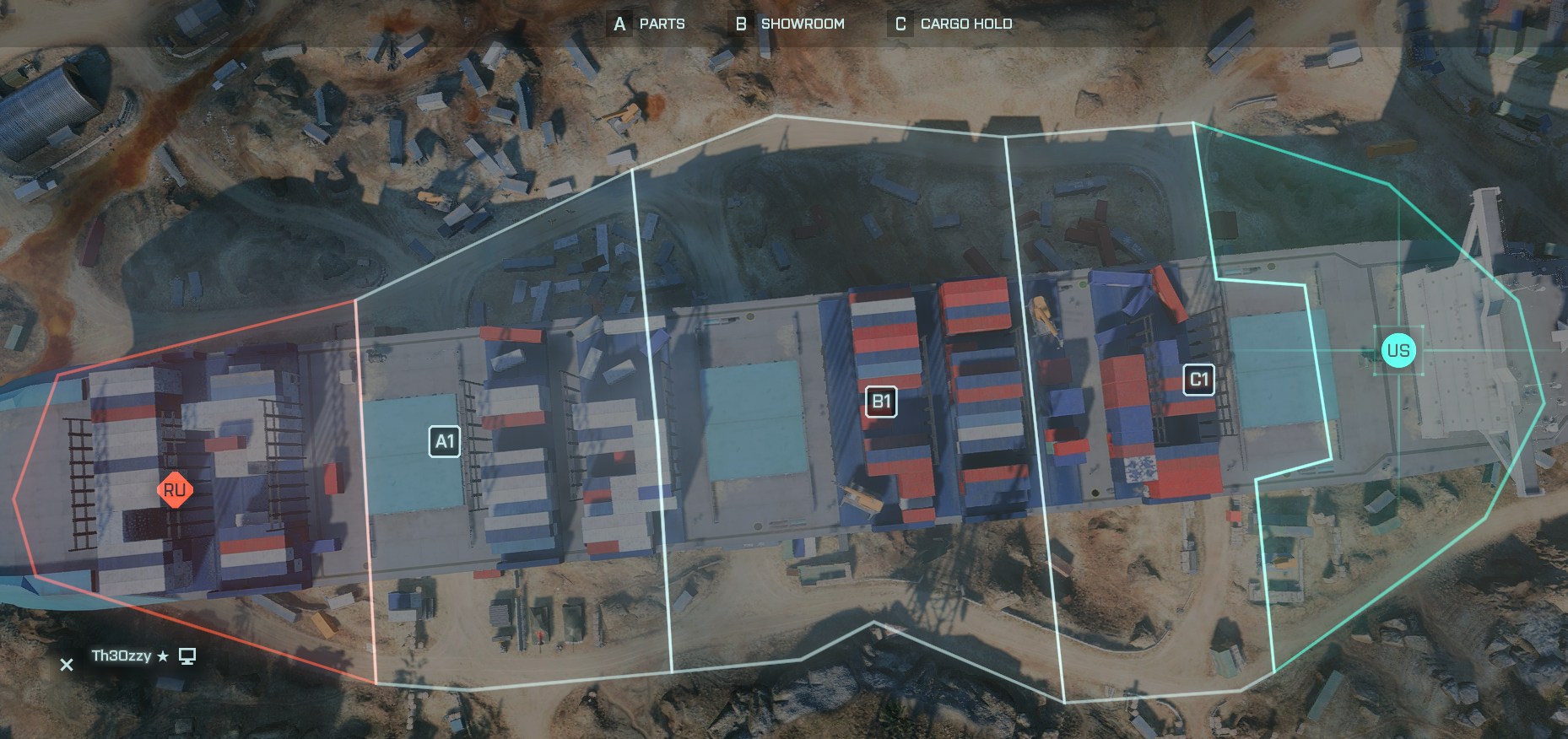Toggle the RU spawn point selection
This screenshot has width=1568, height=739.
click(176, 489)
